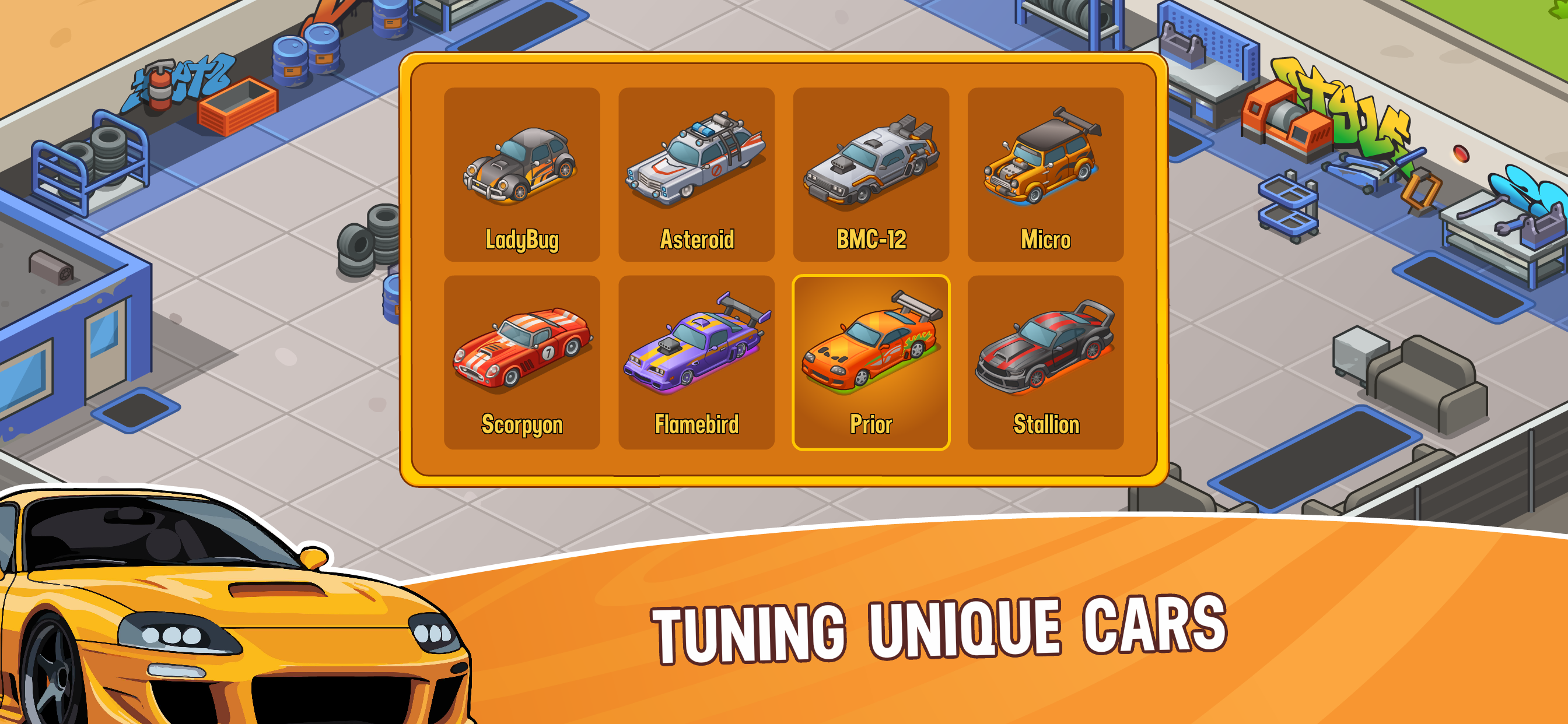This screenshot has width=1568, height=724.
Task: Click the Flamebird name label
Action: (x=696, y=425)
